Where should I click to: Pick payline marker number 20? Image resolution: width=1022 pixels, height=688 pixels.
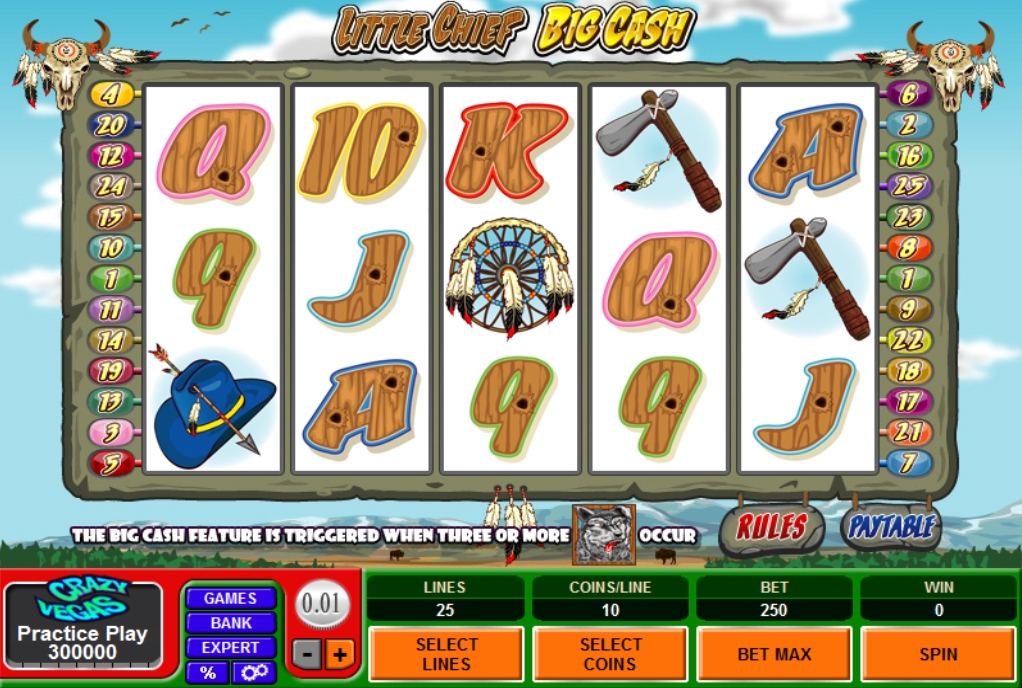point(110,125)
